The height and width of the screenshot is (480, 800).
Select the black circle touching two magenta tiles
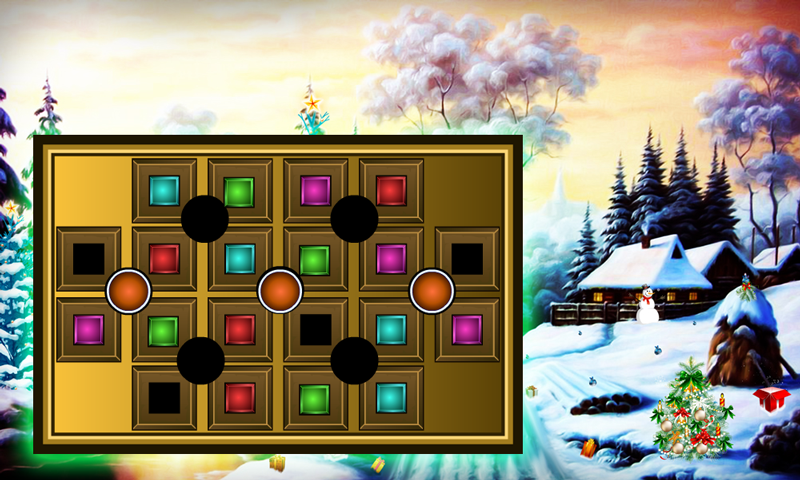(354, 219)
